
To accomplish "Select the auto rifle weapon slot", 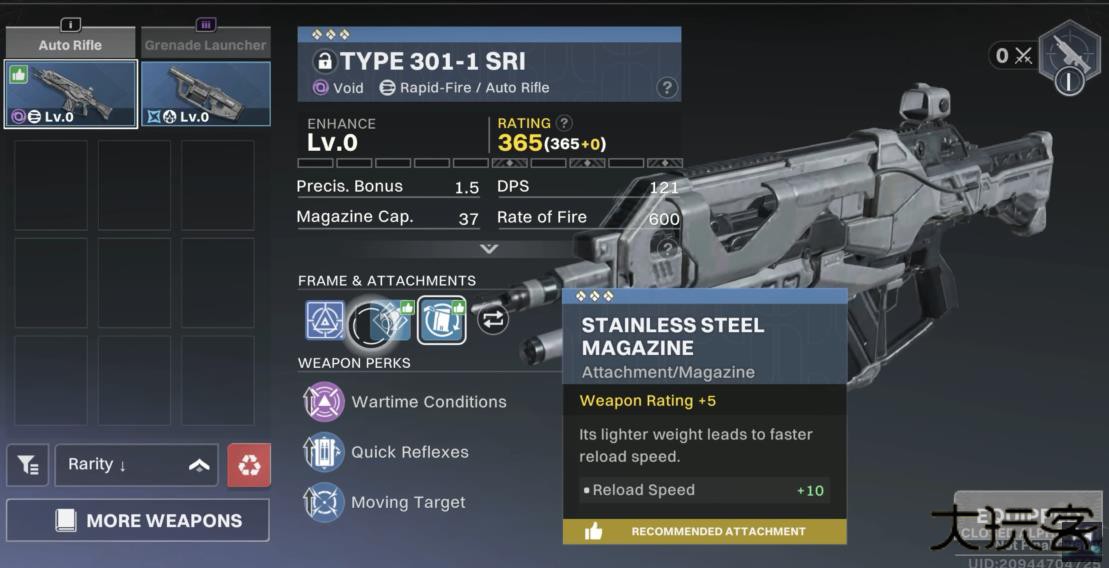I will [x=71, y=94].
